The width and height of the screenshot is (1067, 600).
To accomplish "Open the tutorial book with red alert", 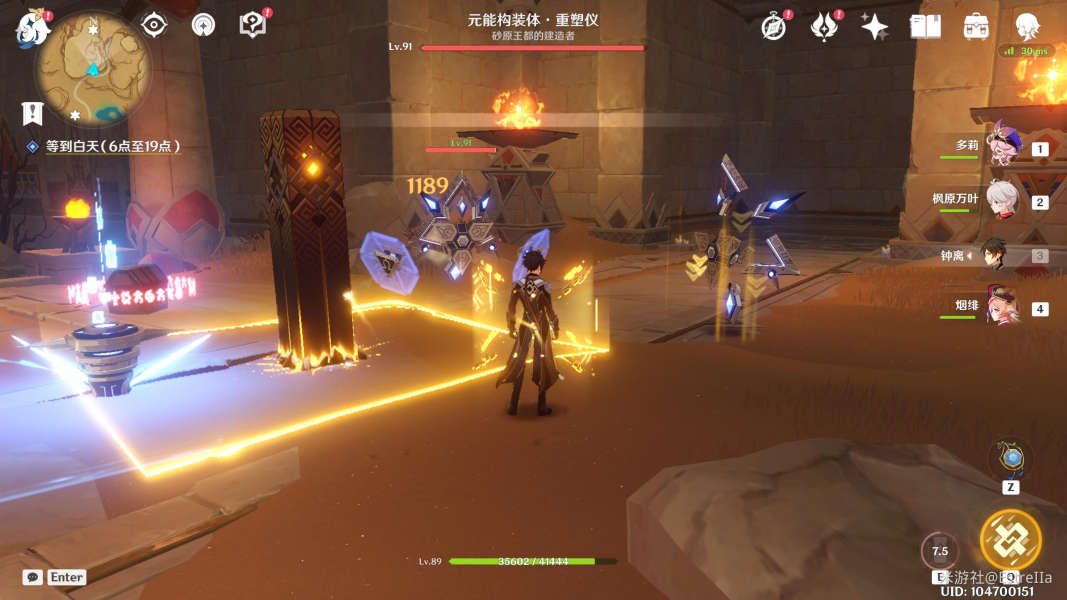I will click(253, 26).
